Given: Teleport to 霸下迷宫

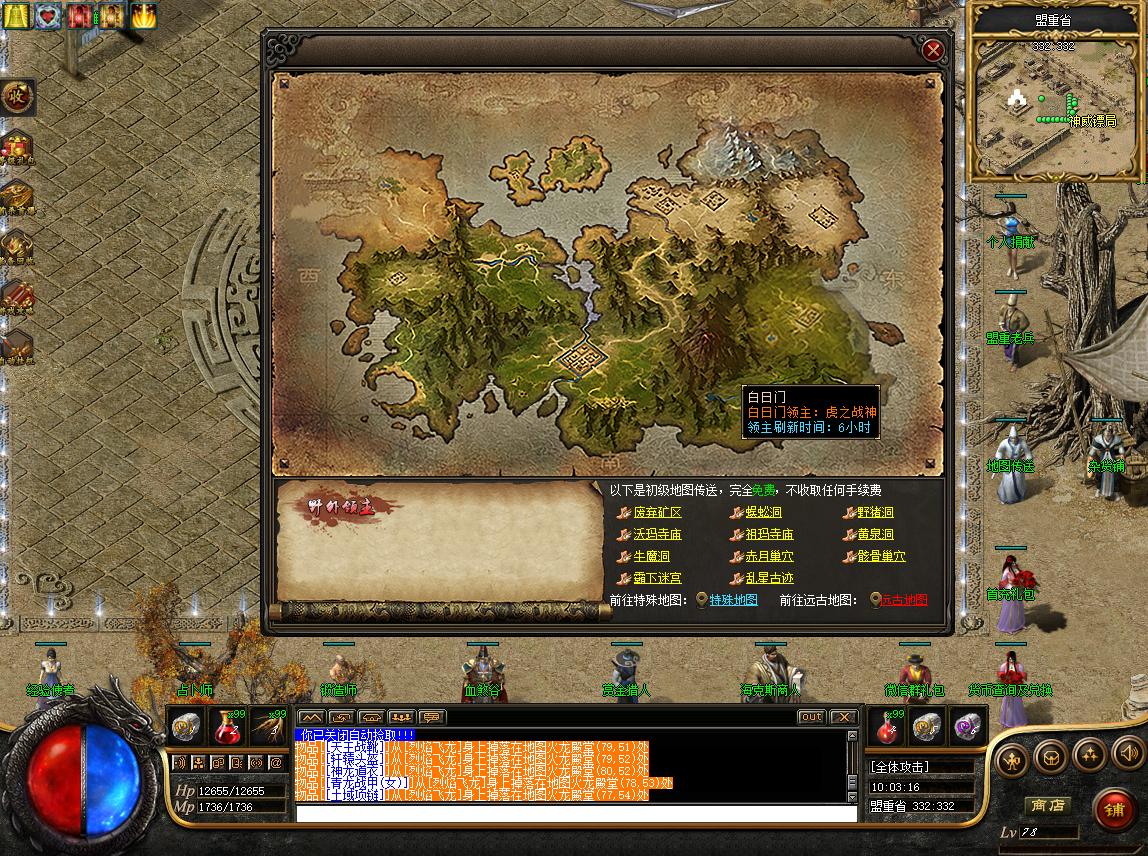Looking at the screenshot, I should 657,578.
